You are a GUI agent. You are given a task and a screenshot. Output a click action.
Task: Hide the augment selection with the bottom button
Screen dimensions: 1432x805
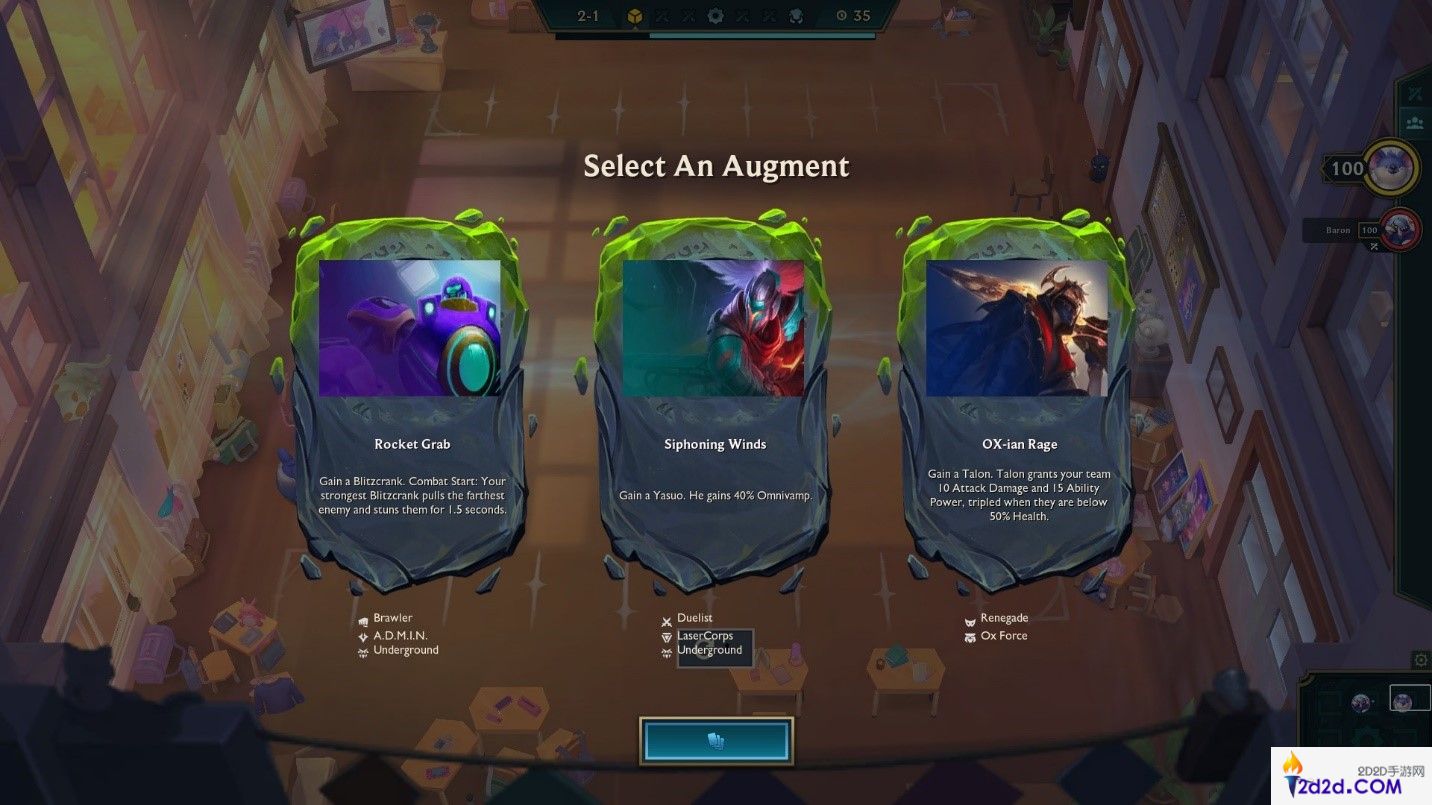716,741
